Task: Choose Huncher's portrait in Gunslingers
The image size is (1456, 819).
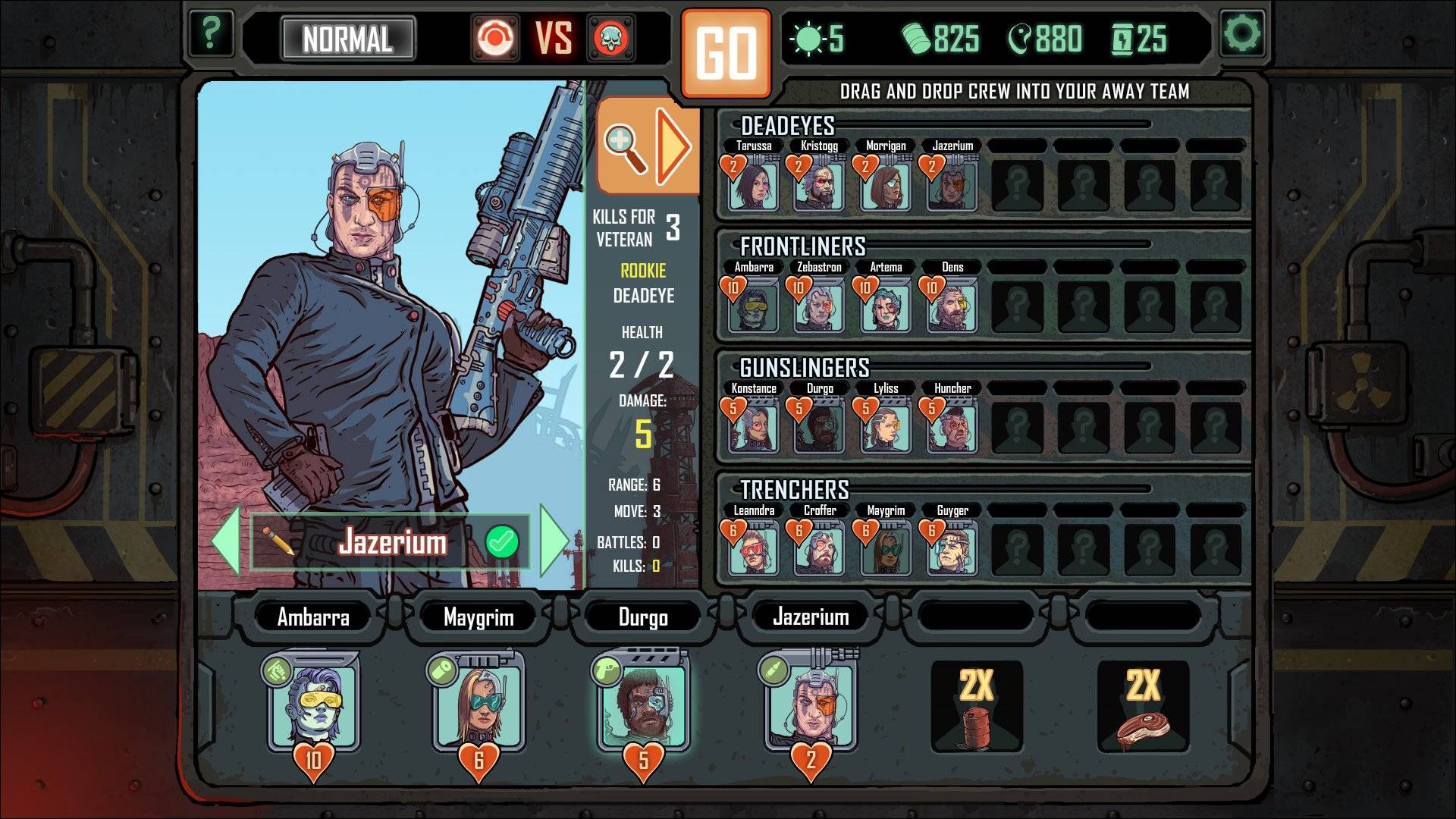Action: point(952,427)
